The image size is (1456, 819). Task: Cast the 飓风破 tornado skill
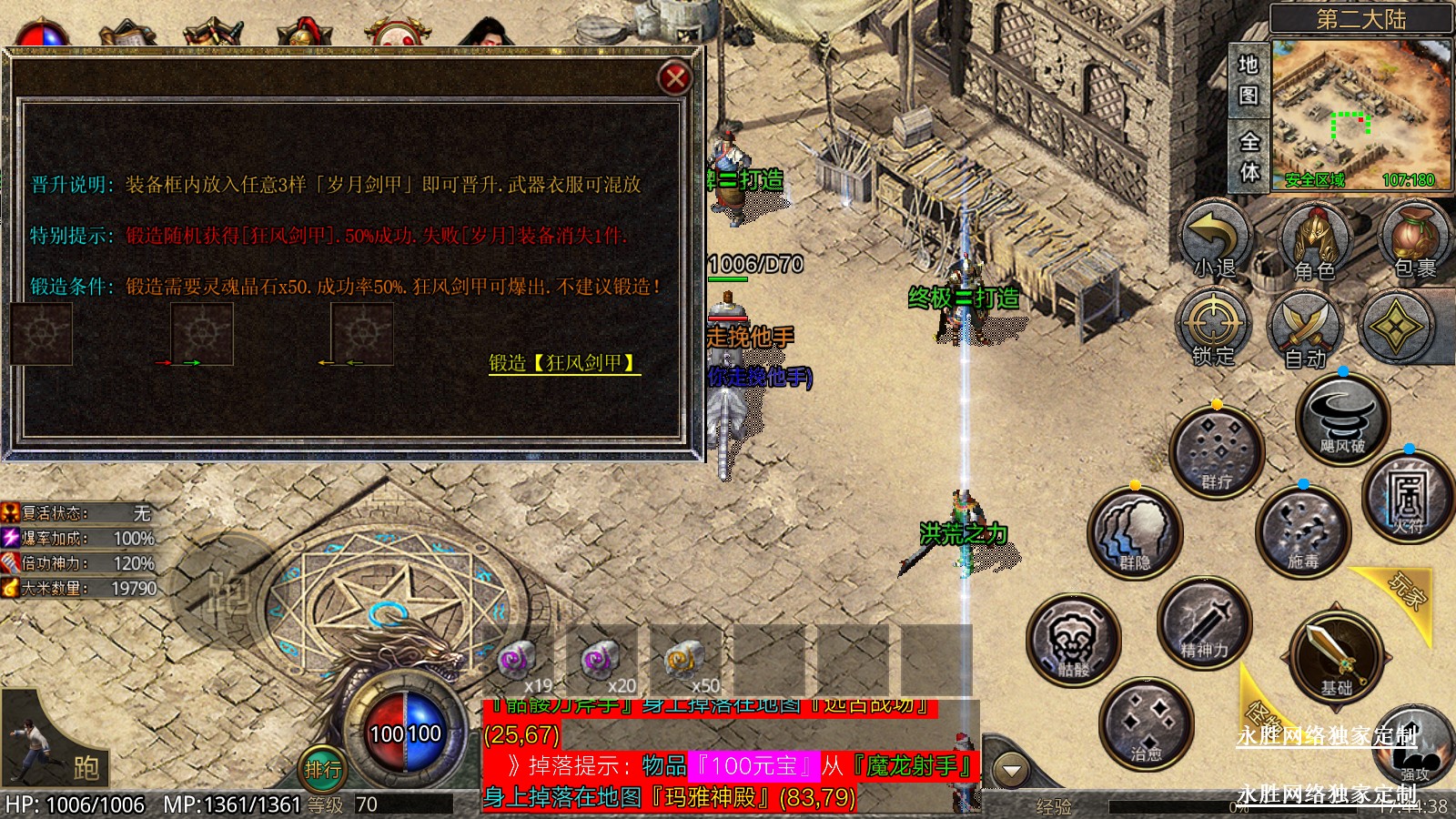pos(1342,418)
